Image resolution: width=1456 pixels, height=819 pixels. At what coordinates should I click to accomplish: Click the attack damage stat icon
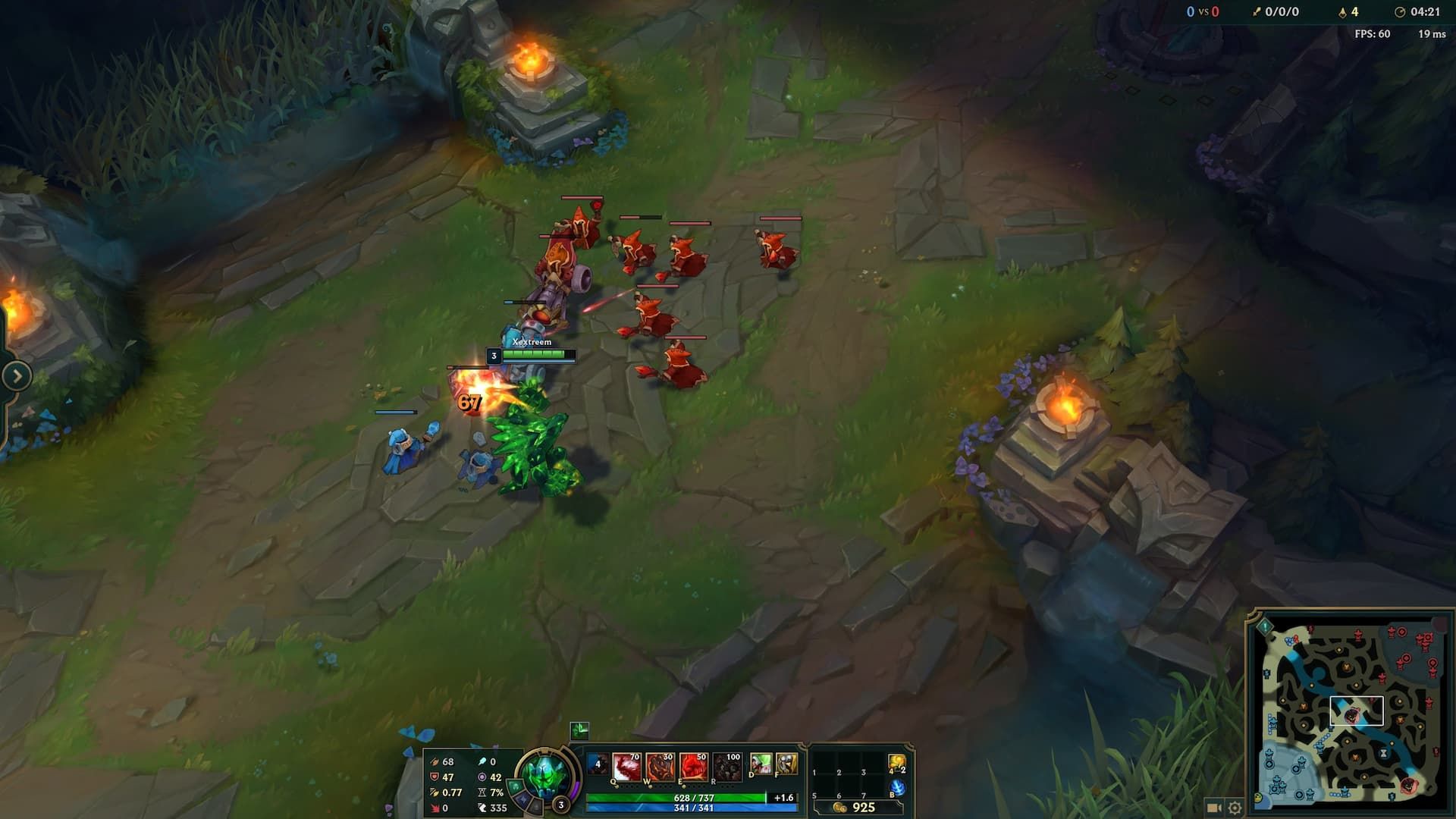[435, 762]
